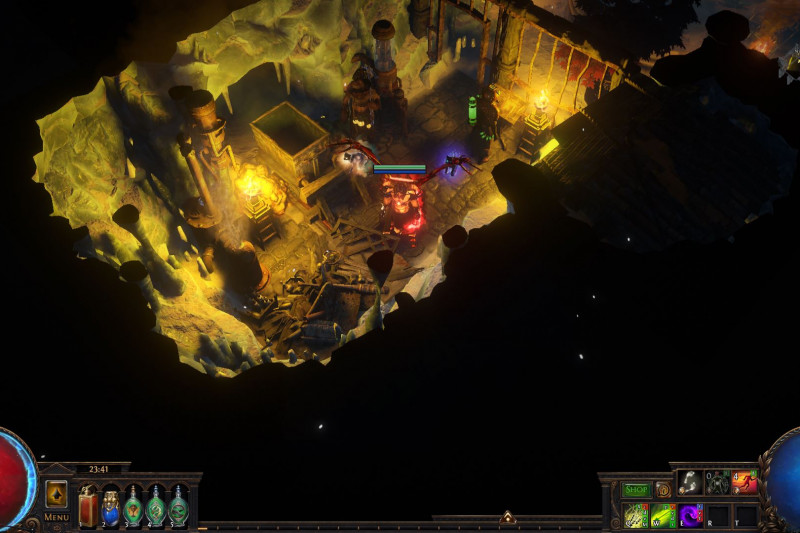Use the blue mana flask
The image size is (800, 533).
(x=110, y=505)
